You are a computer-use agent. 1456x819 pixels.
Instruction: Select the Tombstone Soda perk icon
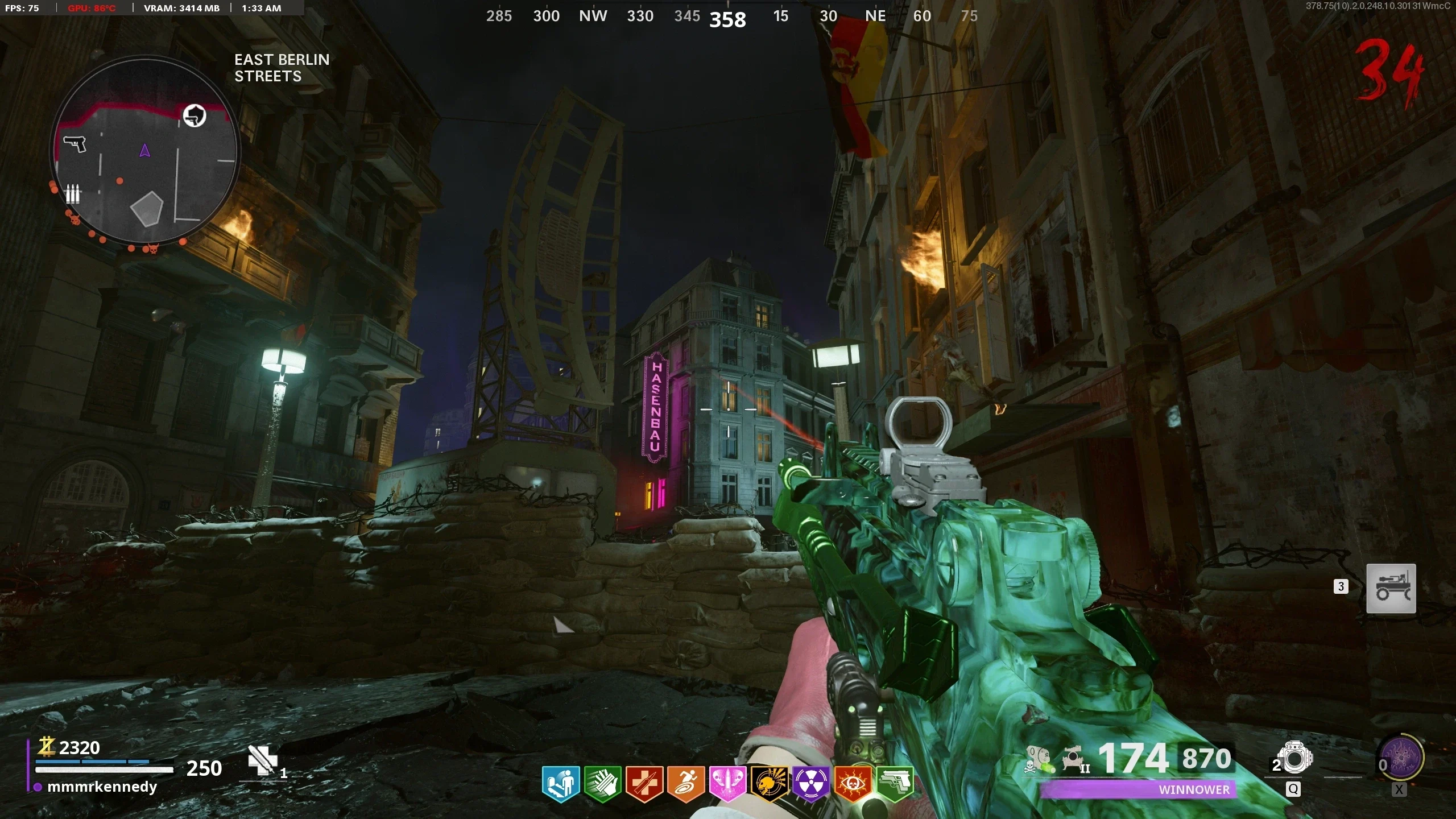pyautogui.click(x=561, y=784)
